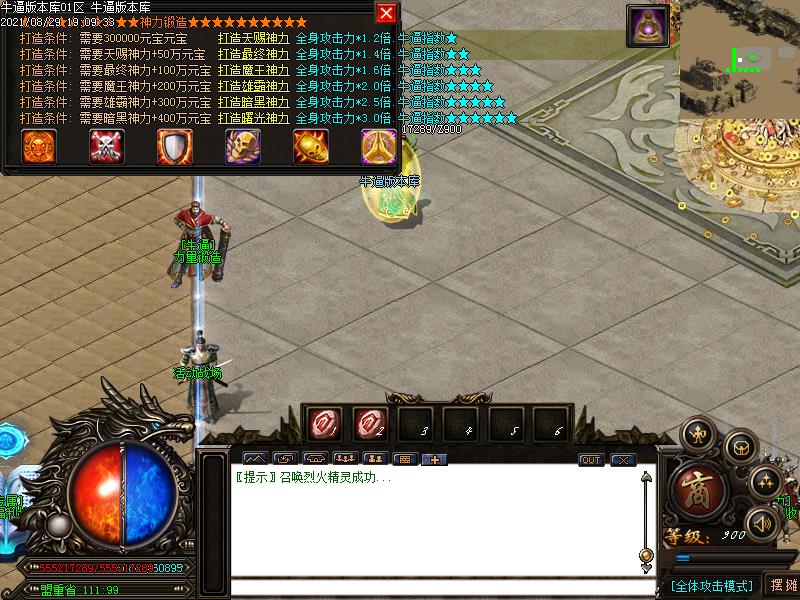The height and width of the screenshot is (600, 800).
Task: Toggle the sound speaker button
Action: coord(765,522)
